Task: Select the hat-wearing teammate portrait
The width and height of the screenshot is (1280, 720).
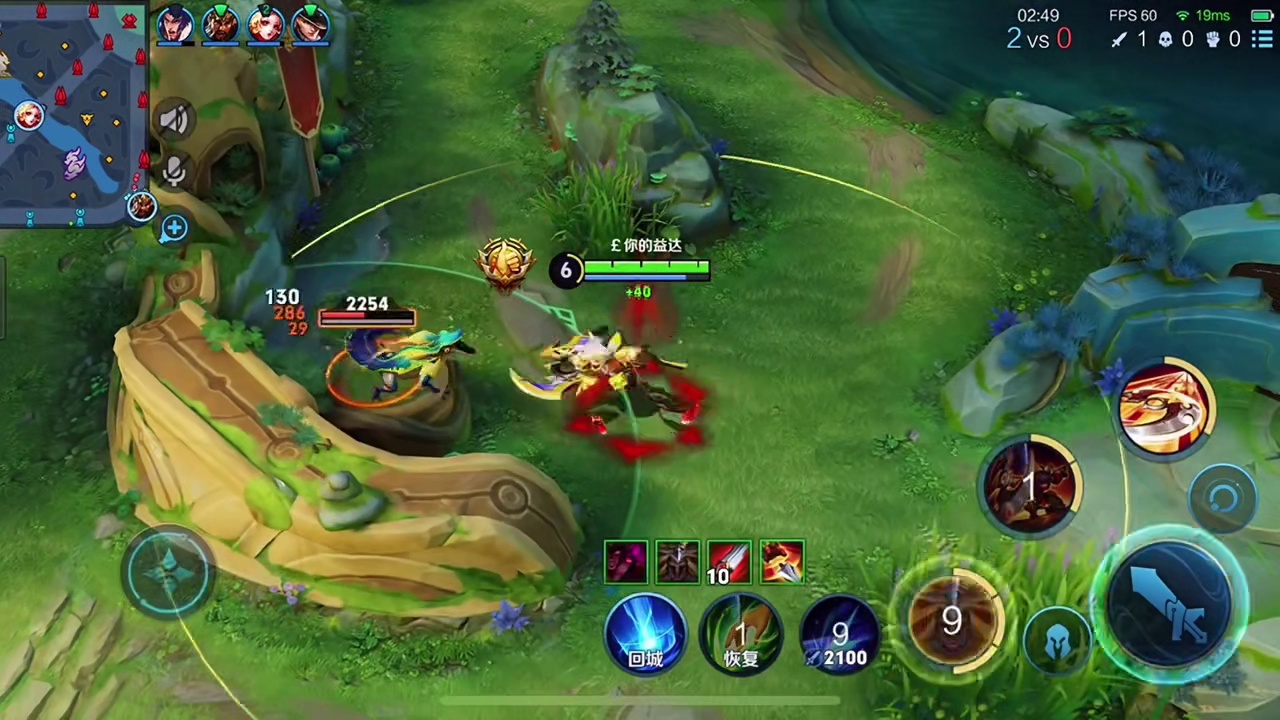Action: (x=311, y=24)
